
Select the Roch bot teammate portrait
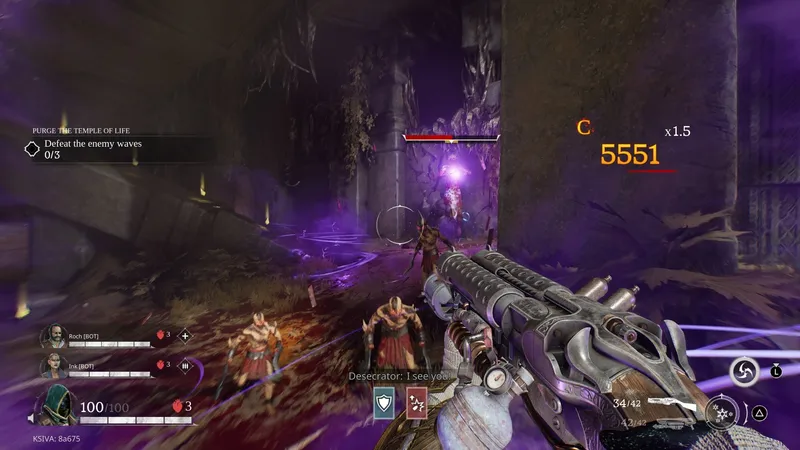tap(53, 337)
